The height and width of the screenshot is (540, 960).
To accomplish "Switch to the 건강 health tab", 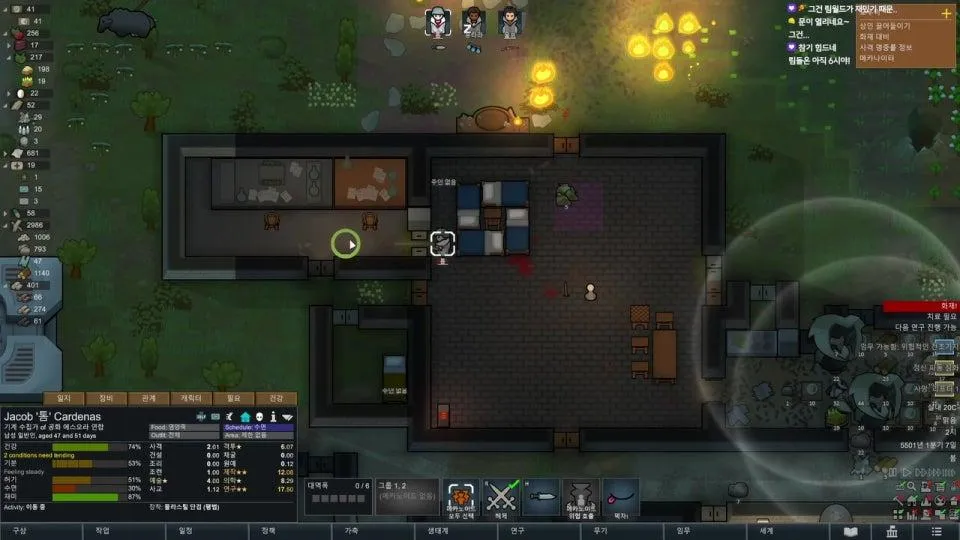I will coord(277,398).
